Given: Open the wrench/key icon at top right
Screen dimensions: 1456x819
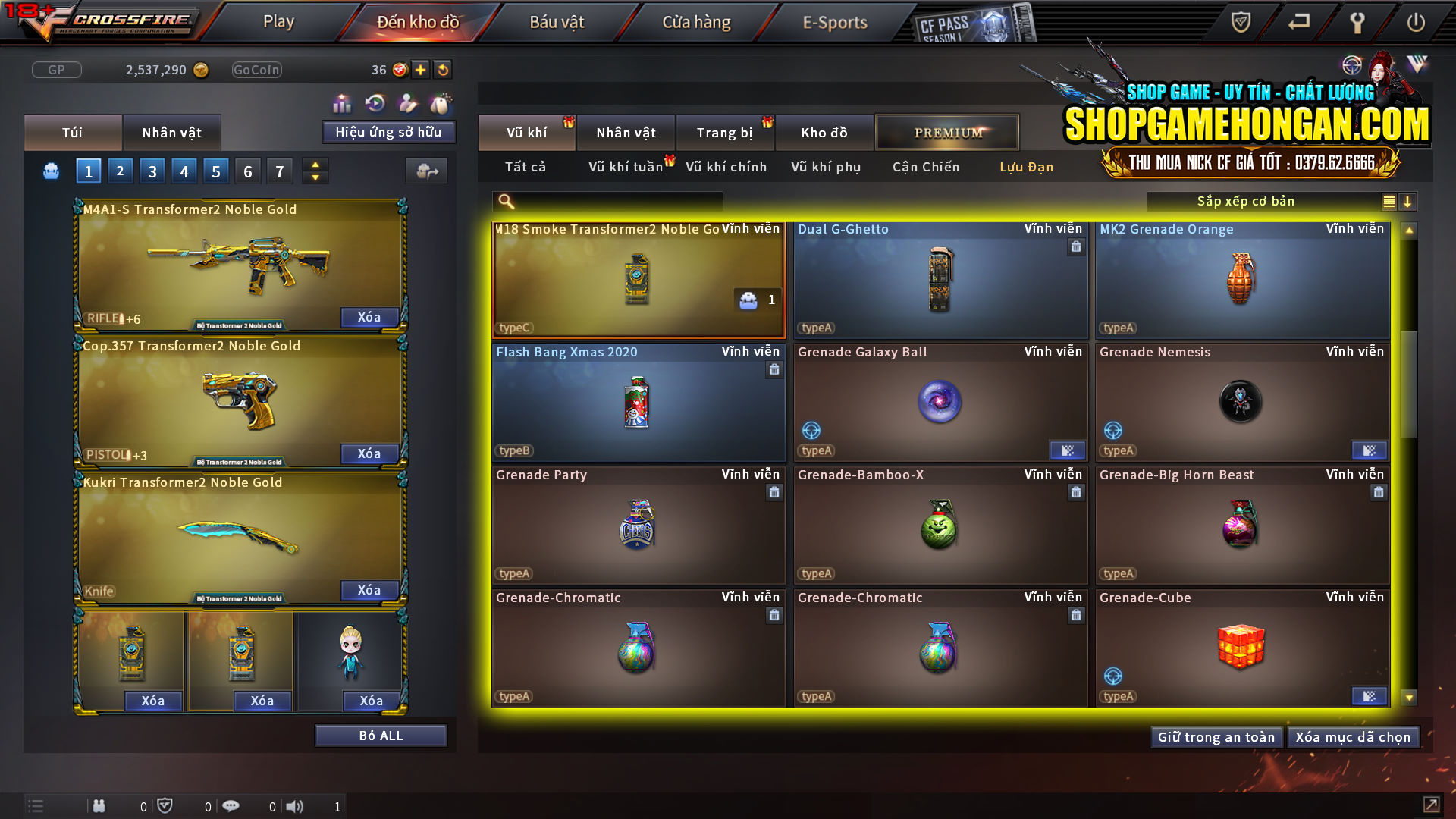Looking at the screenshot, I should (1357, 22).
